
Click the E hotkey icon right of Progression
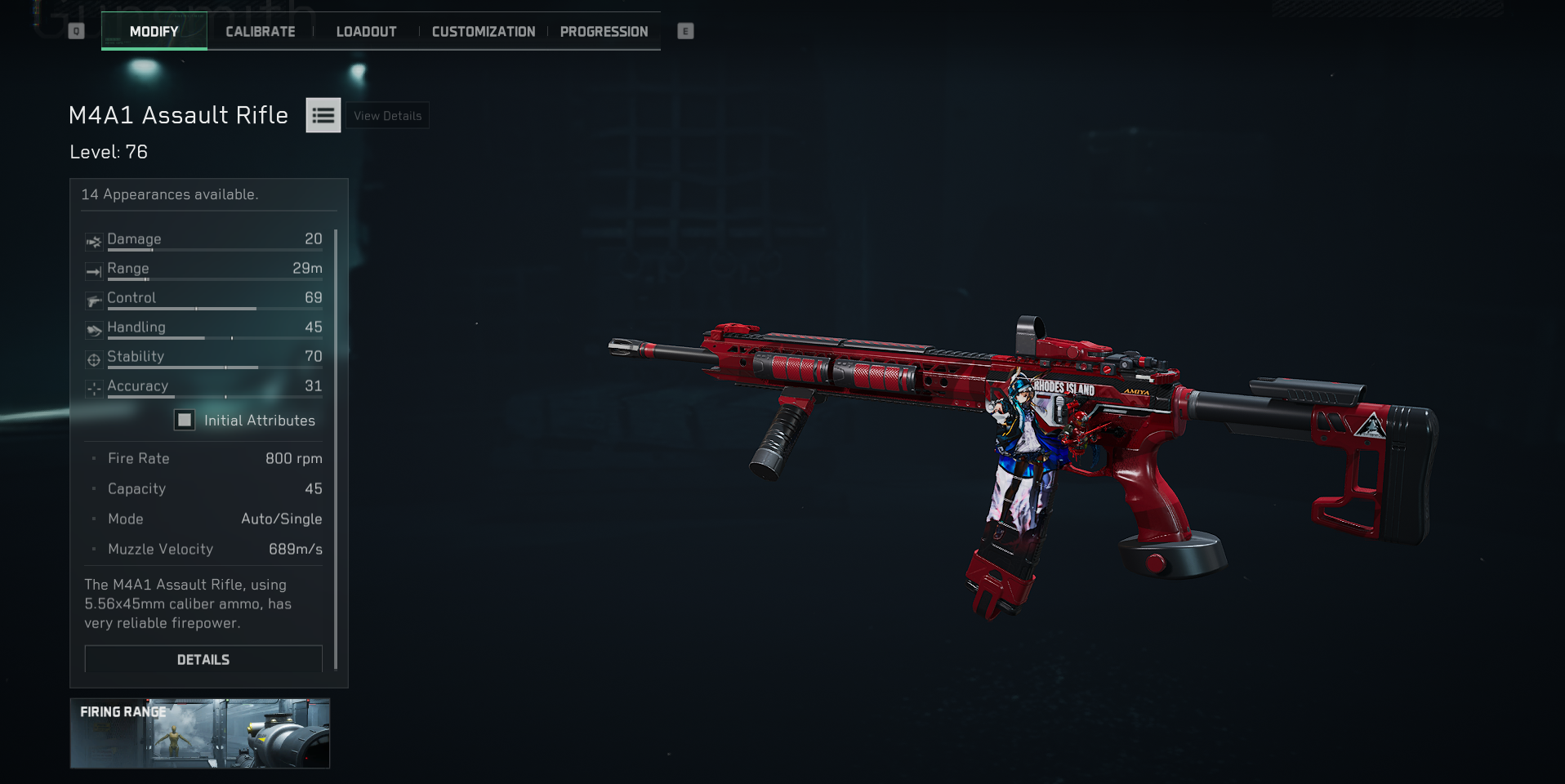pos(685,31)
